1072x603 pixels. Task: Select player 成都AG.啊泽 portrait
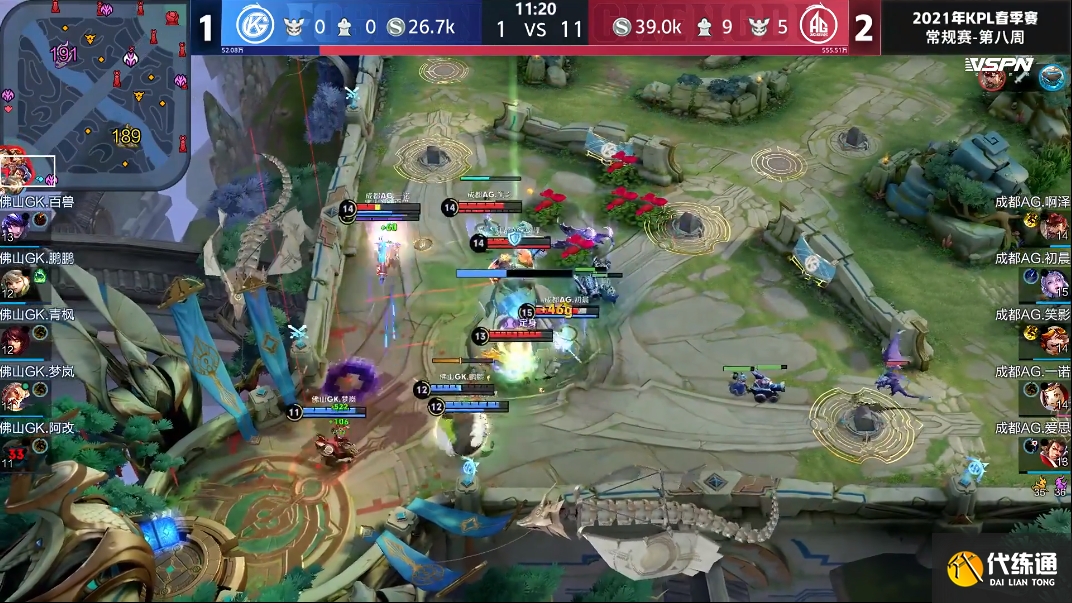(1054, 226)
